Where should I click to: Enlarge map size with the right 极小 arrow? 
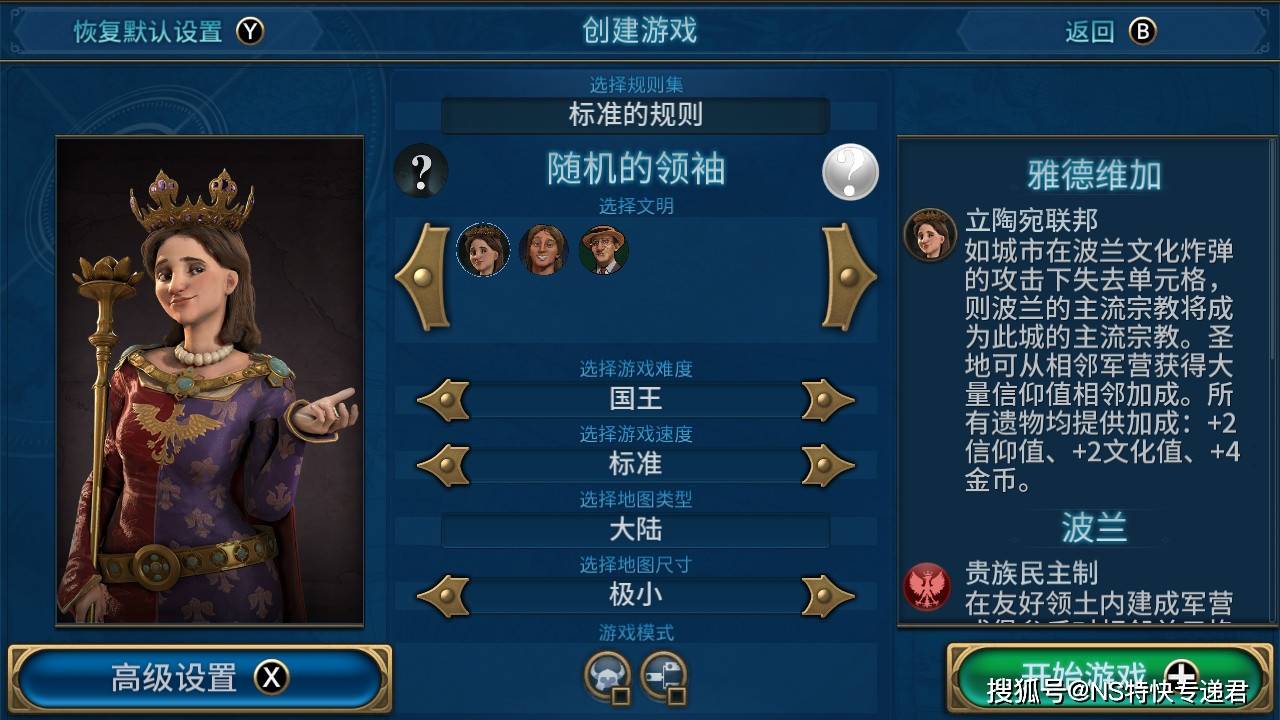pos(828,596)
